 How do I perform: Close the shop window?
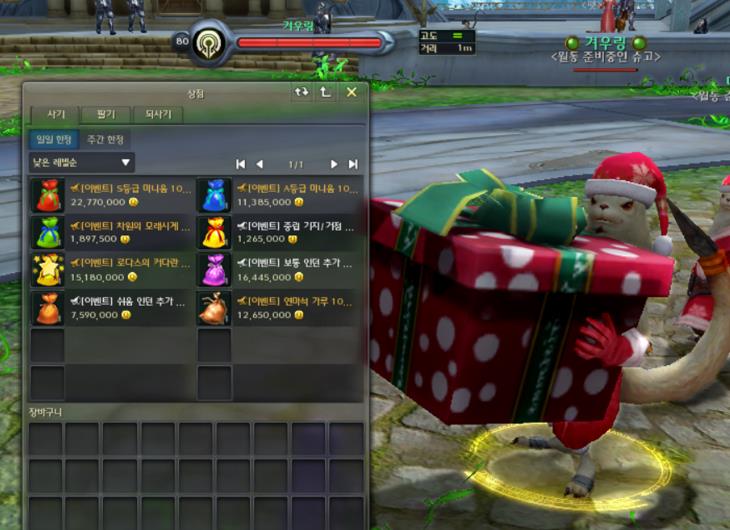coord(351,92)
